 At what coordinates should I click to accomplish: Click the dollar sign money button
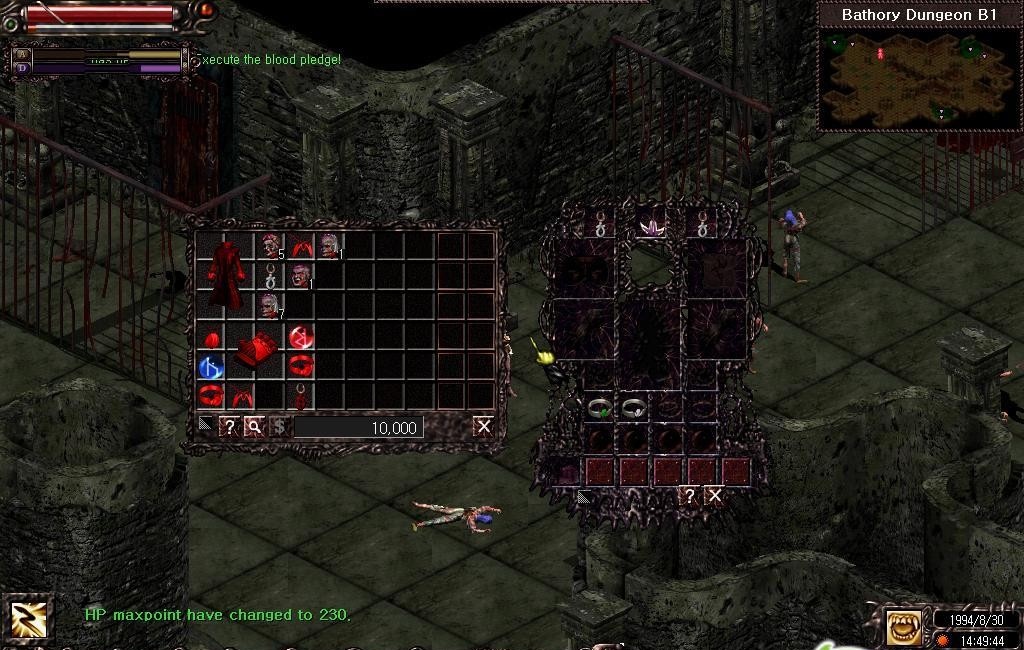[279, 427]
